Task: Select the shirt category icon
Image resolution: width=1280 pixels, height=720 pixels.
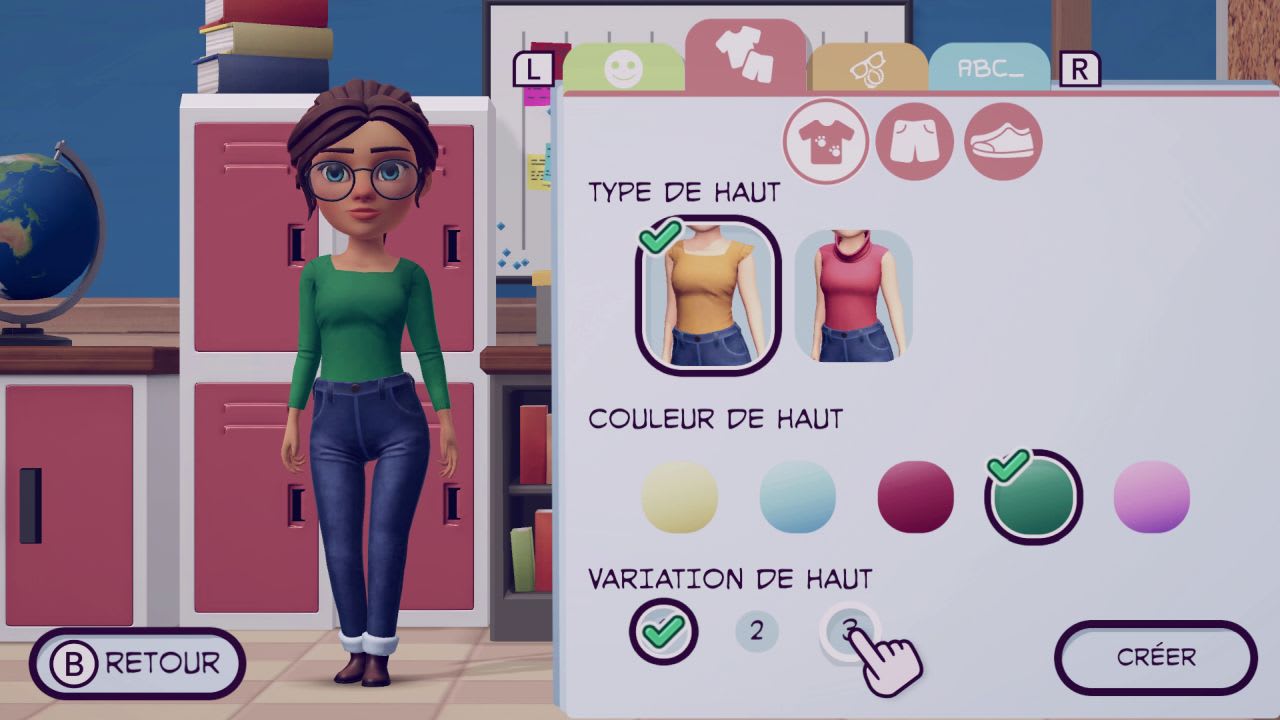Action: coord(825,142)
